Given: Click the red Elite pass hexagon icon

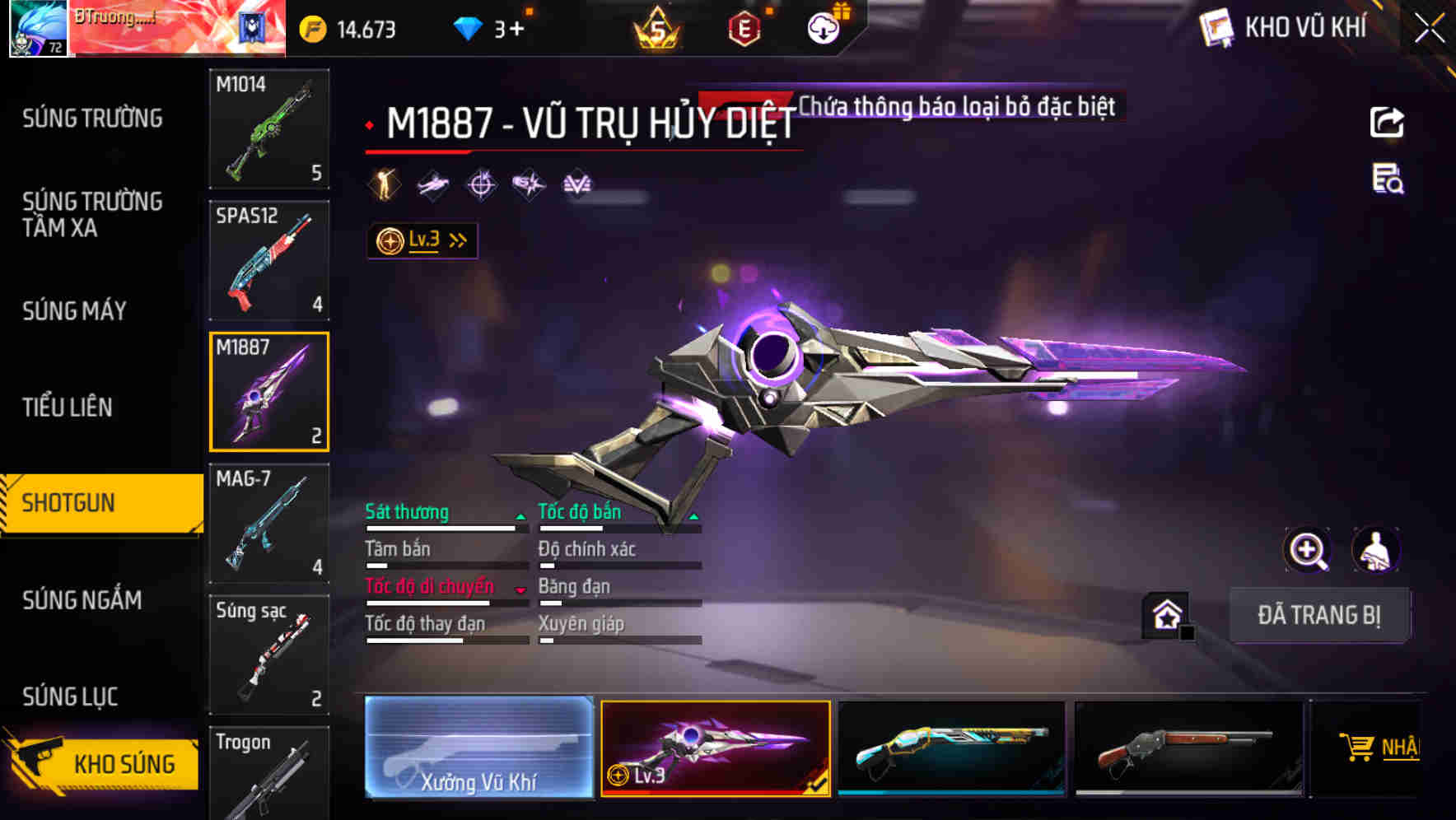Looking at the screenshot, I should (x=745, y=27).
